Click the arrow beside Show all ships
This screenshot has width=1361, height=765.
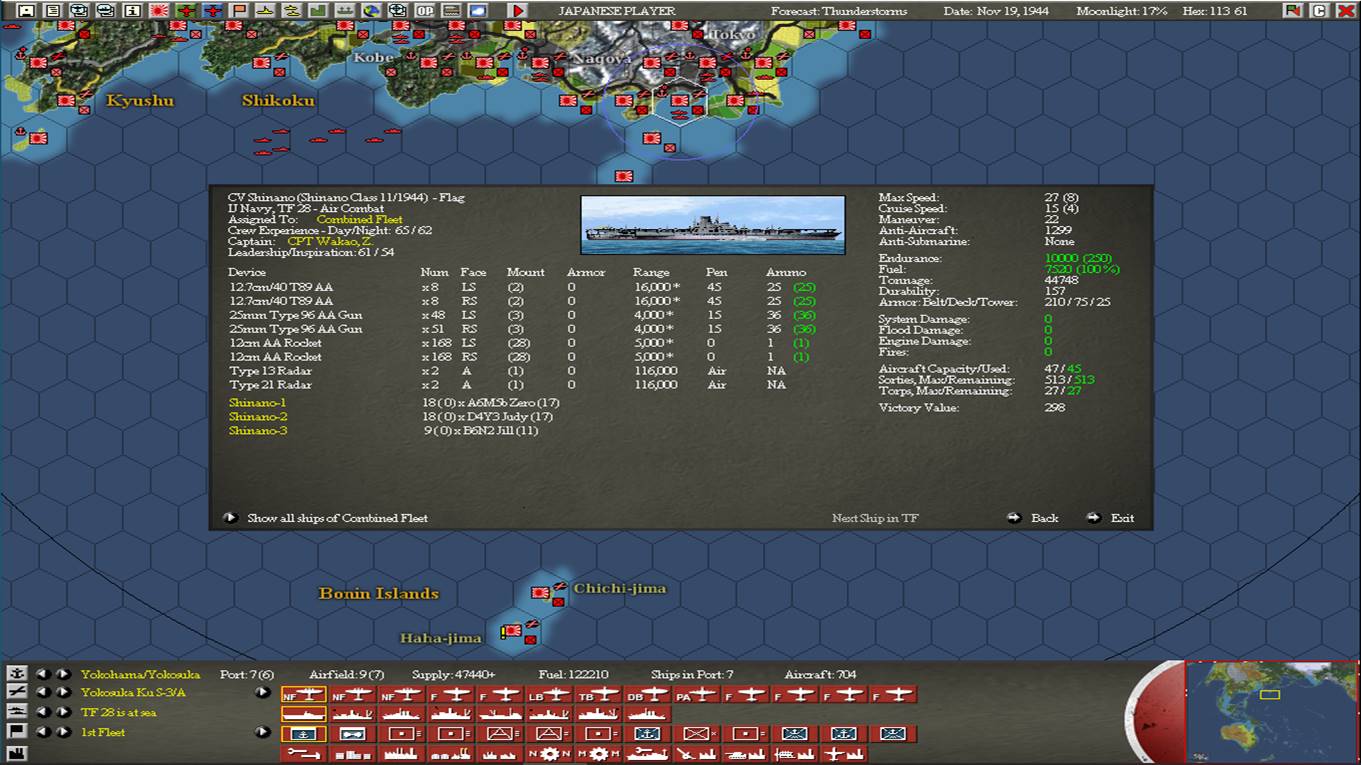pyautogui.click(x=229, y=518)
